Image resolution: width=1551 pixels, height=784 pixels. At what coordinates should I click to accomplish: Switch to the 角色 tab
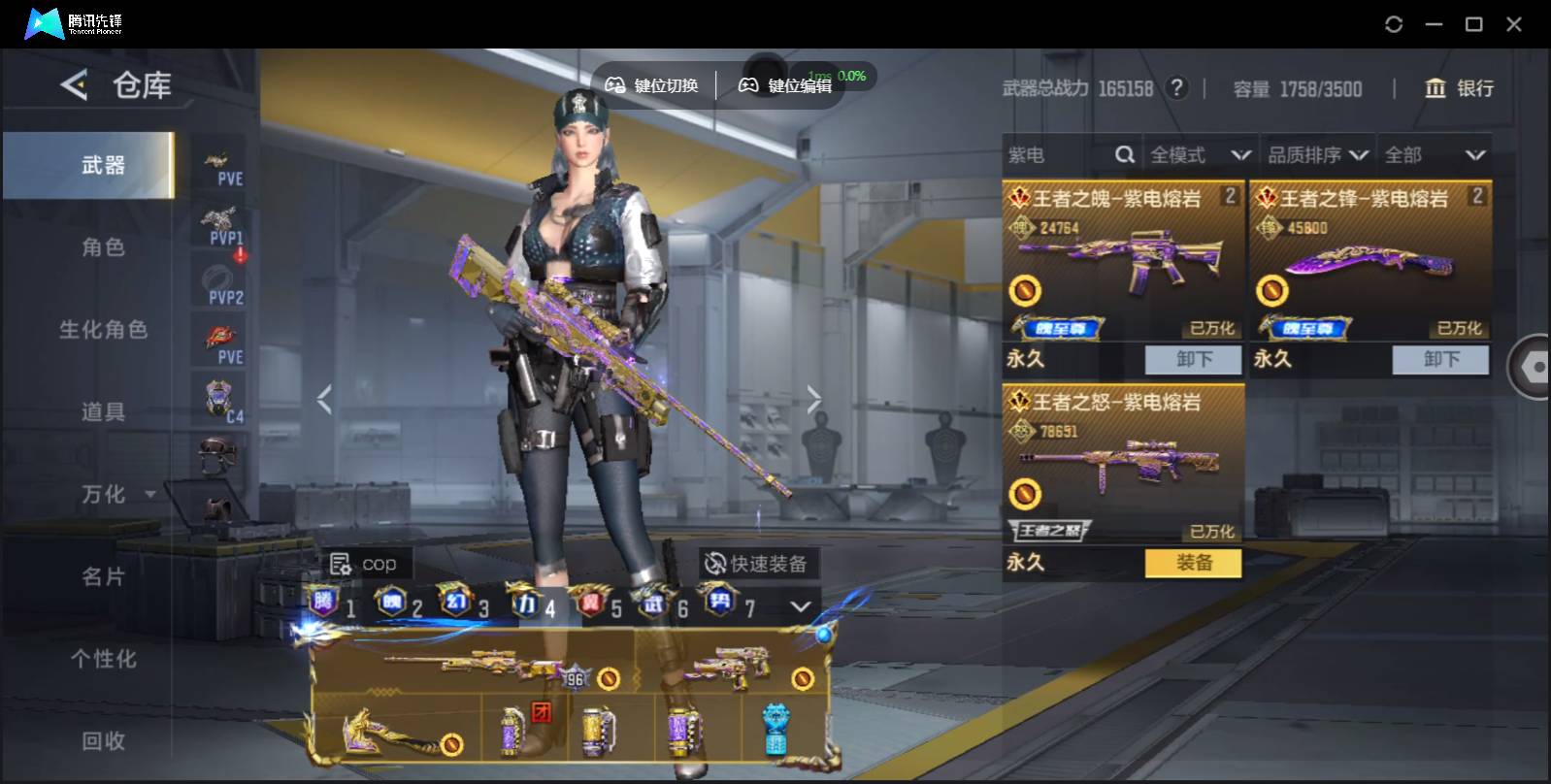[x=103, y=247]
